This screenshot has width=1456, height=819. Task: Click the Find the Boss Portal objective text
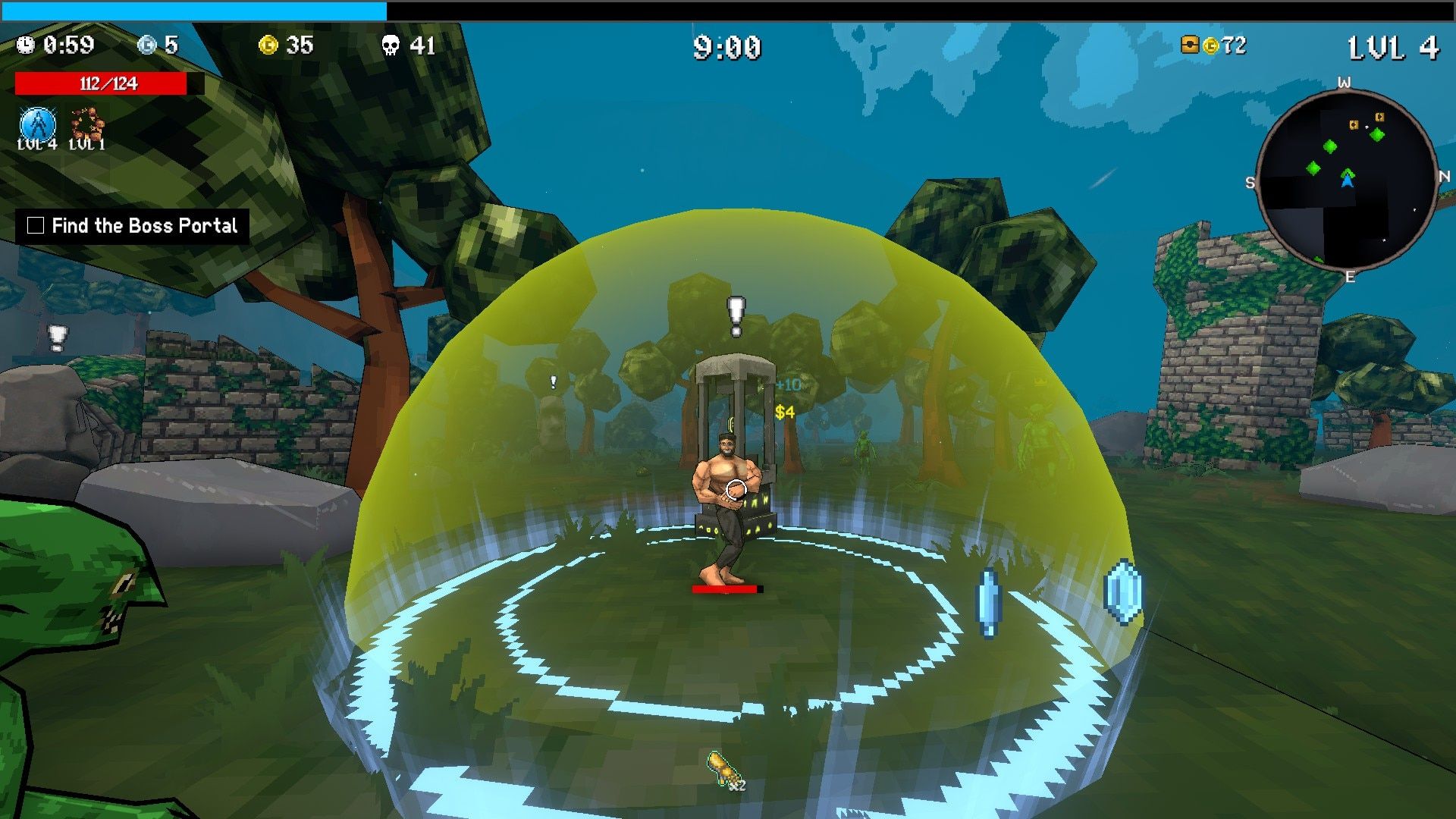coord(144,224)
